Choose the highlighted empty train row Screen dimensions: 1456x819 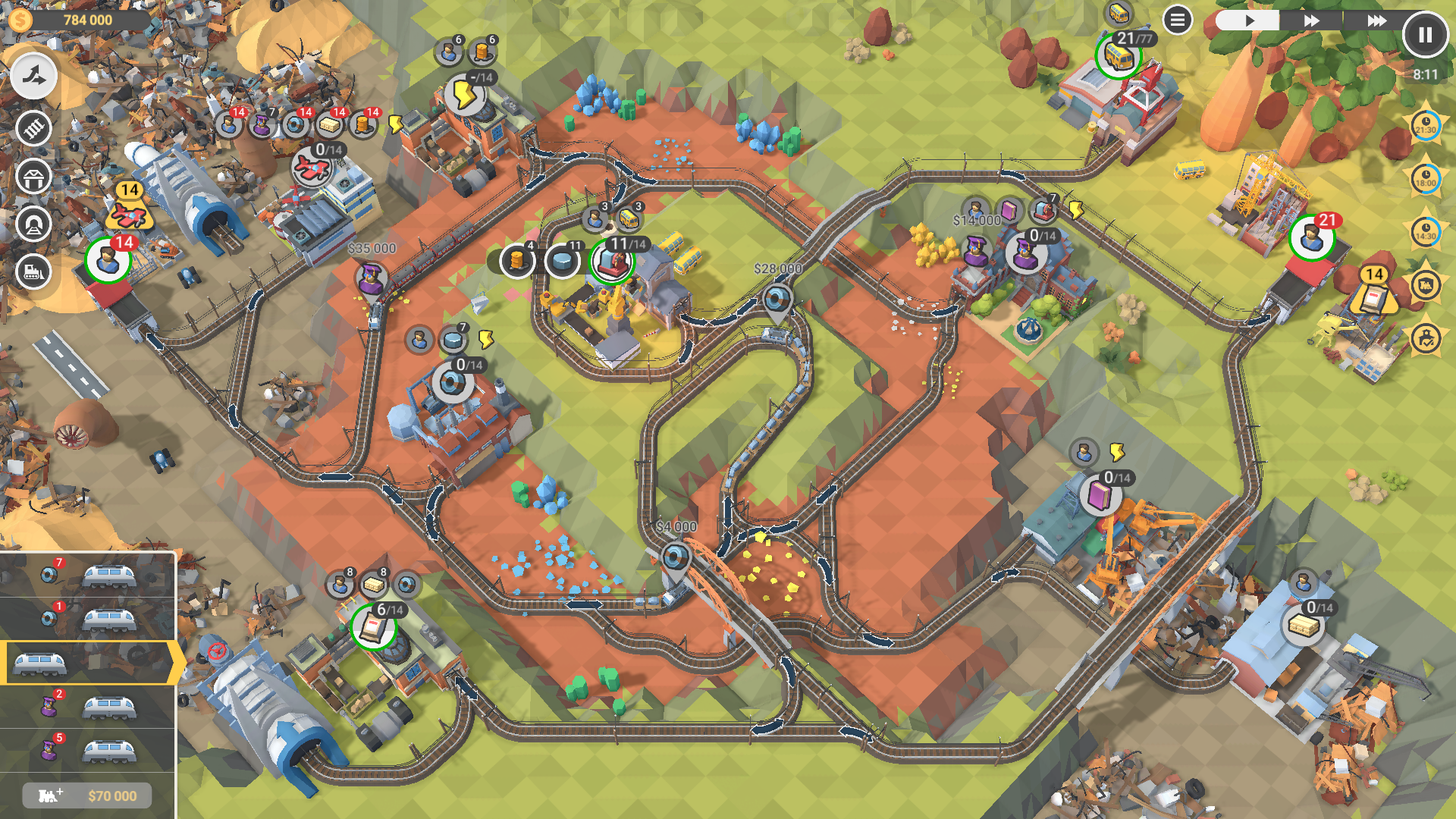(x=88, y=664)
